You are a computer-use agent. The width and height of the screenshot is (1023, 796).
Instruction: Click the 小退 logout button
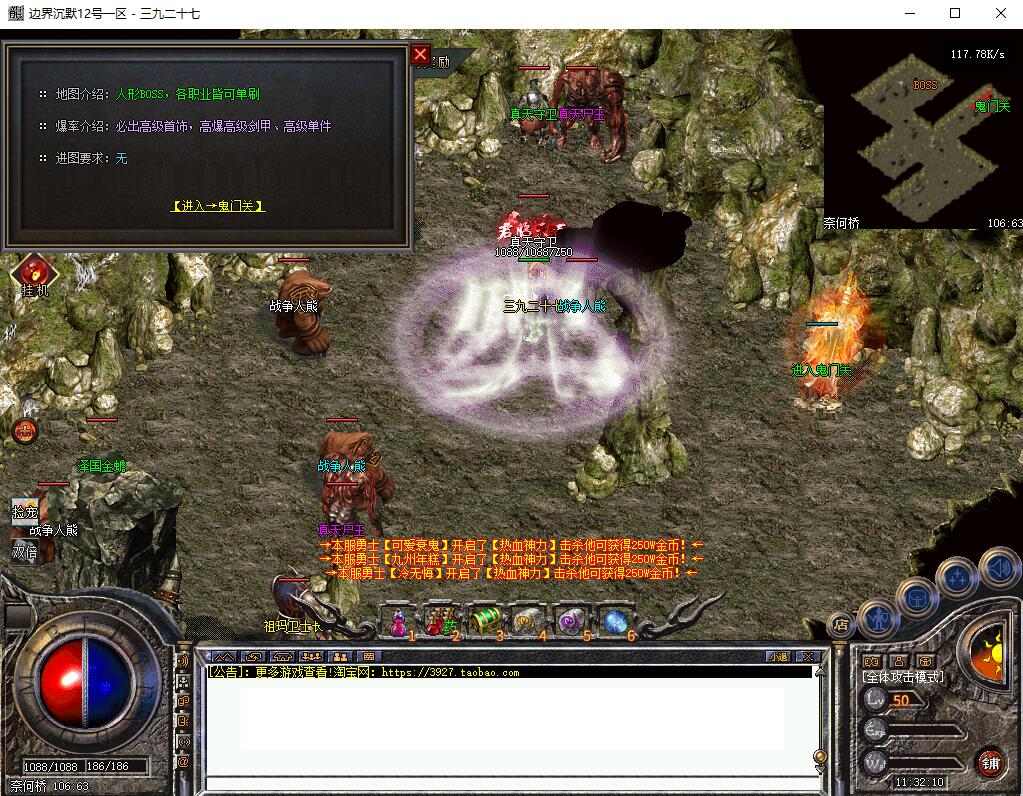point(778,657)
